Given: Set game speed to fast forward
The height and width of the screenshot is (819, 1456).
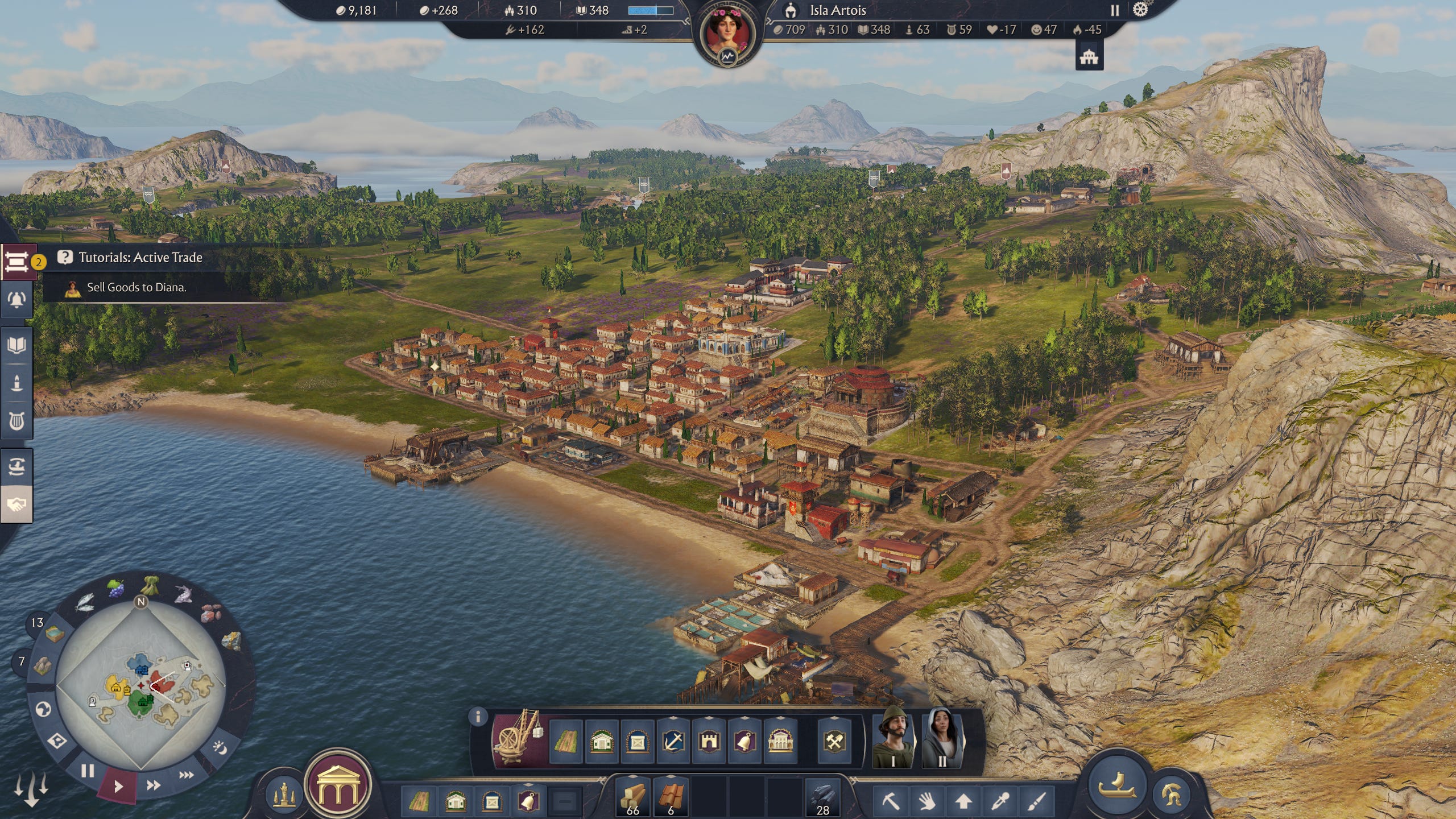Looking at the screenshot, I should click(153, 785).
